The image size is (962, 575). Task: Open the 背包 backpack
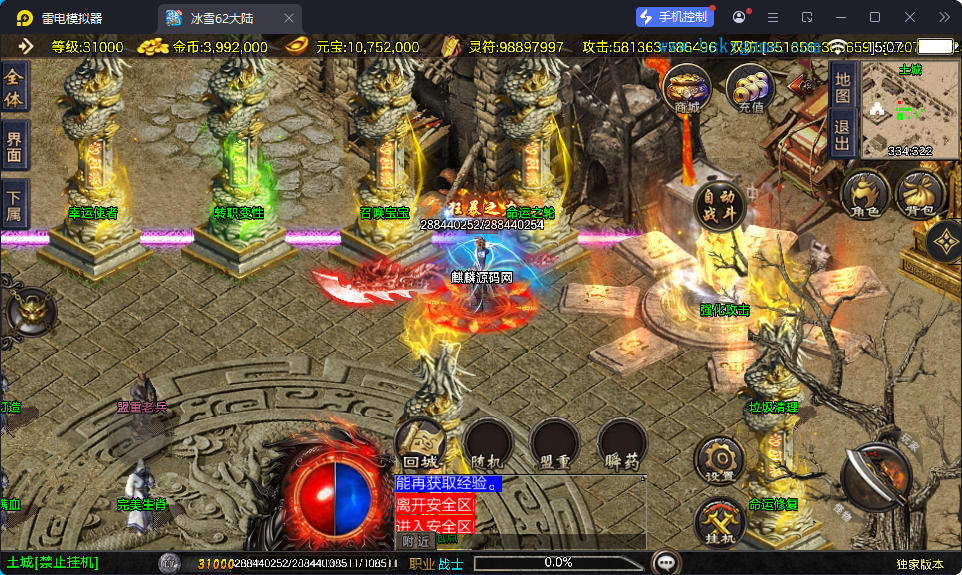(x=920, y=194)
